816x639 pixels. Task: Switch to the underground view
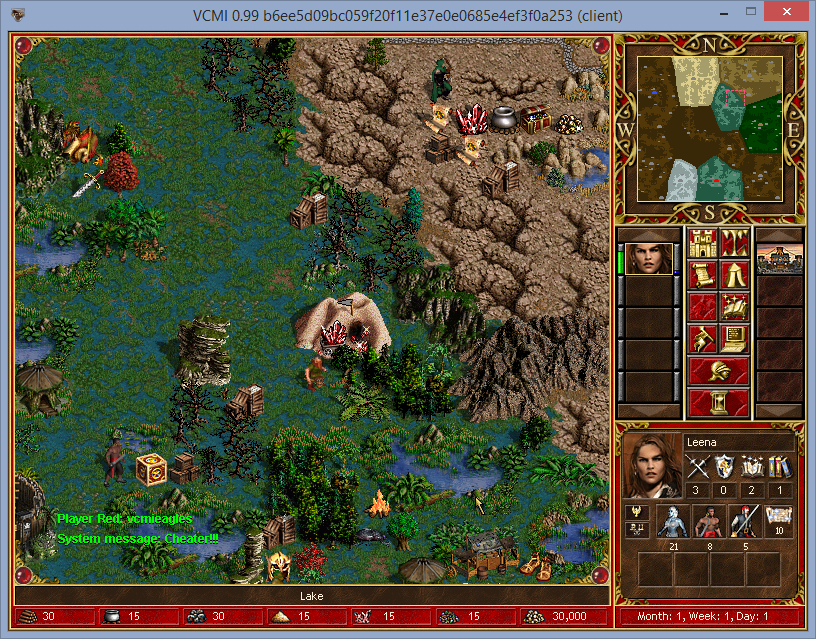click(734, 243)
